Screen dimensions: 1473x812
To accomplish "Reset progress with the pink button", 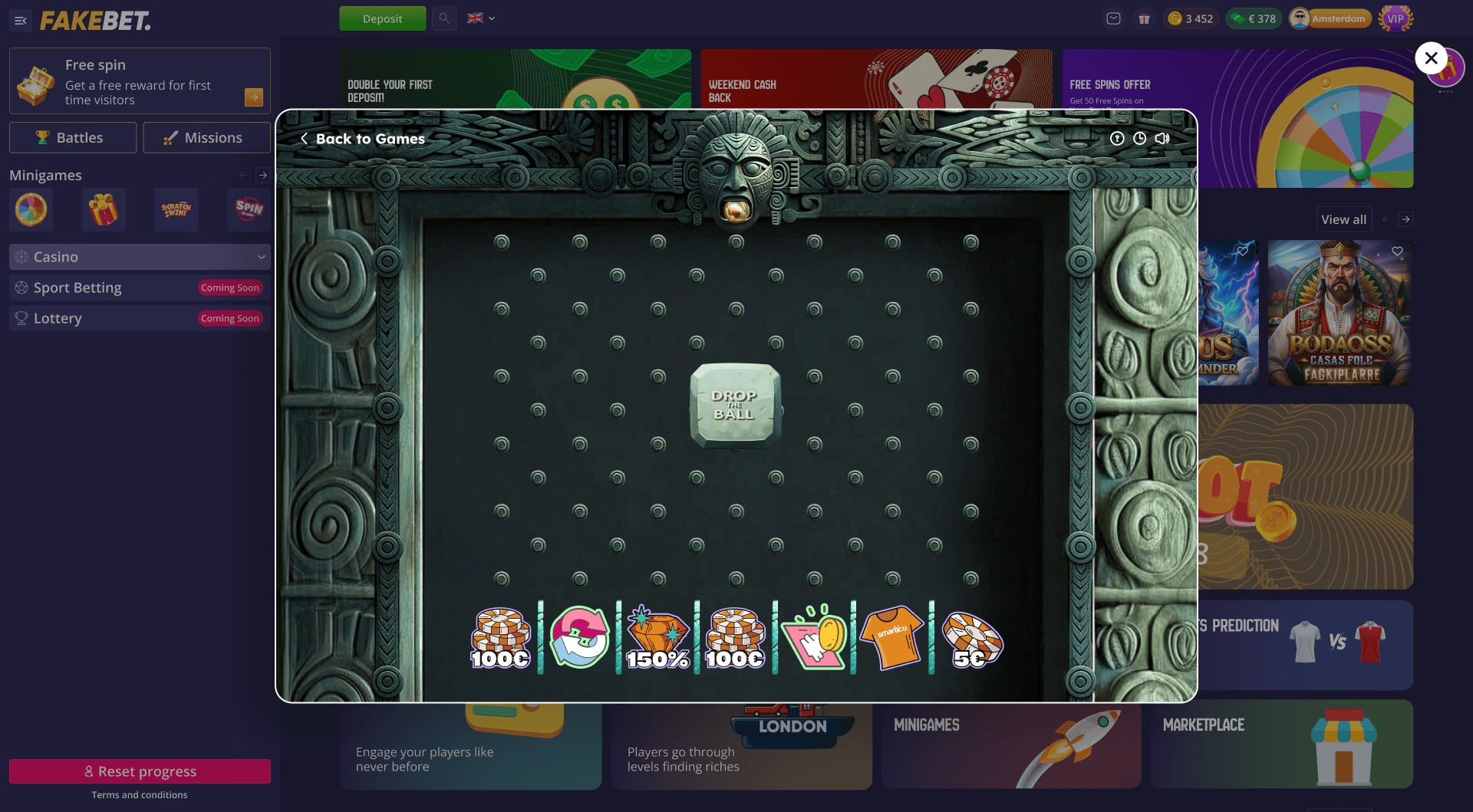I will 140,771.
